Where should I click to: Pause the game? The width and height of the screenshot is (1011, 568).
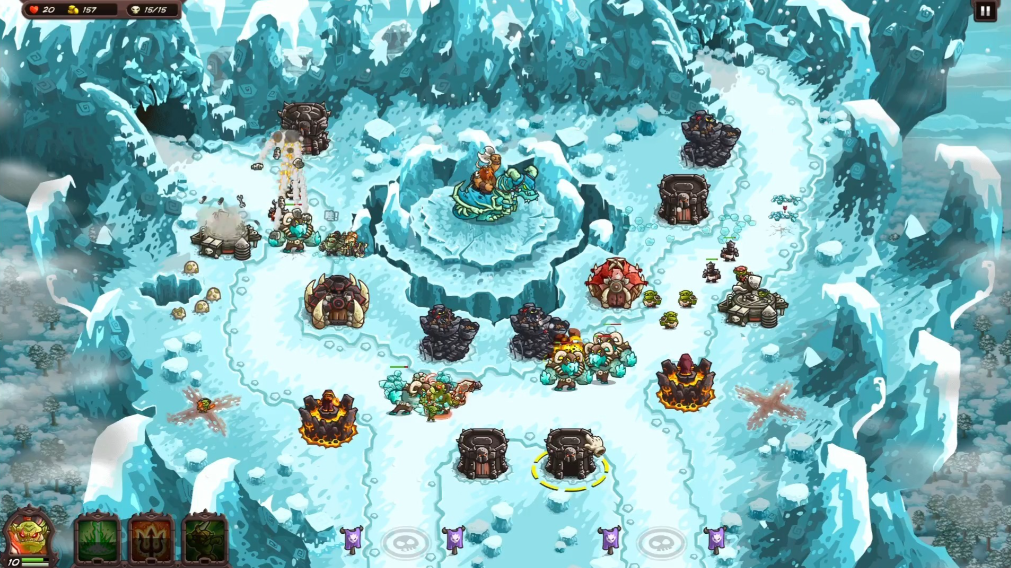tap(985, 11)
